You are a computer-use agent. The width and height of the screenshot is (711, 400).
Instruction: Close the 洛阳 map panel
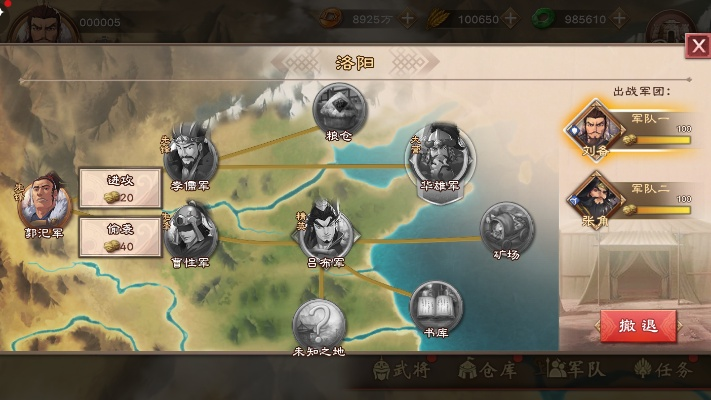[x=697, y=47]
